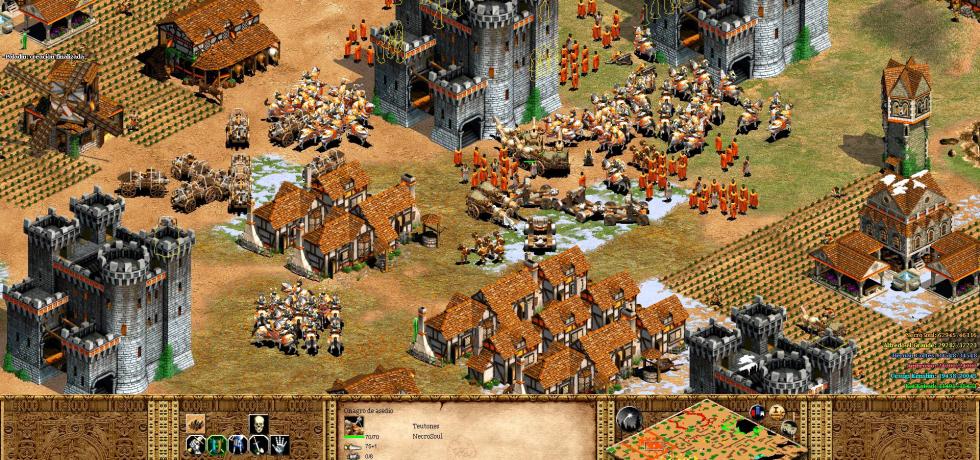Delete the unit with the skull icon
980x460 pixels.
click(x=260, y=423)
